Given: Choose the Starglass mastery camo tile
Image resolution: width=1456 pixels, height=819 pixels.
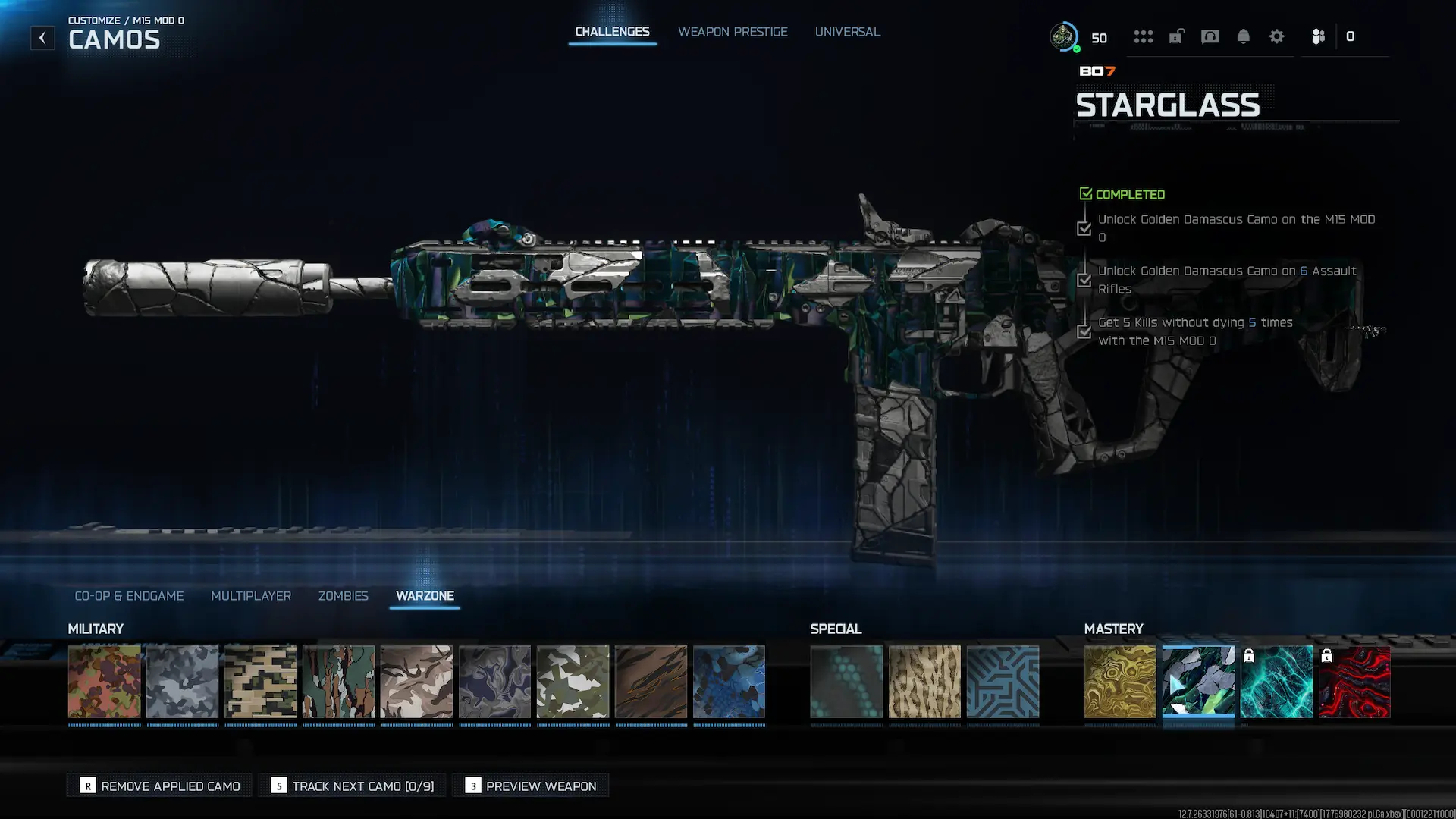Looking at the screenshot, I should click(x=1198, y=682).
